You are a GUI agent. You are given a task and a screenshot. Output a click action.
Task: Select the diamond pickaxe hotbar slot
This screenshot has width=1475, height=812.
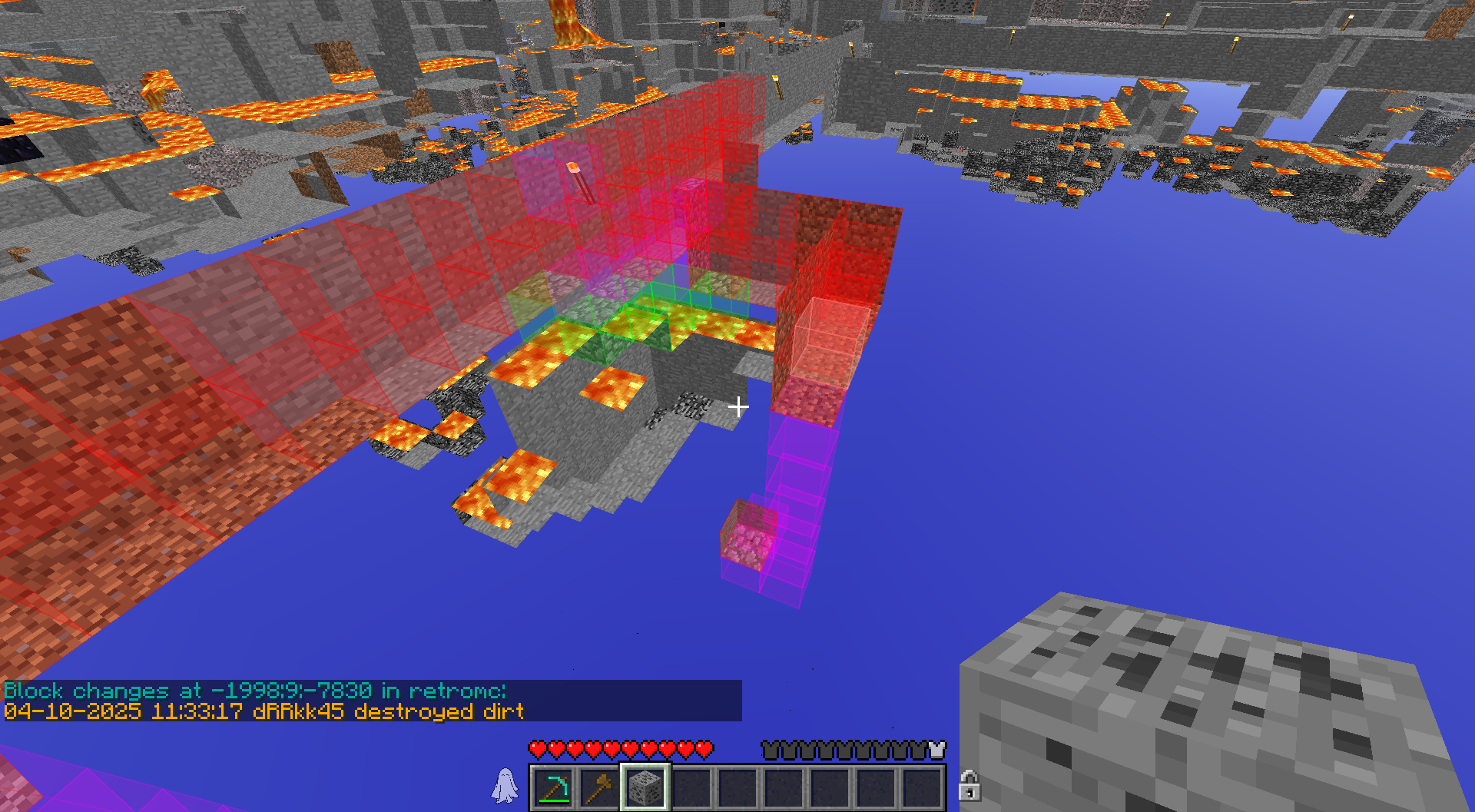[553, 787]
